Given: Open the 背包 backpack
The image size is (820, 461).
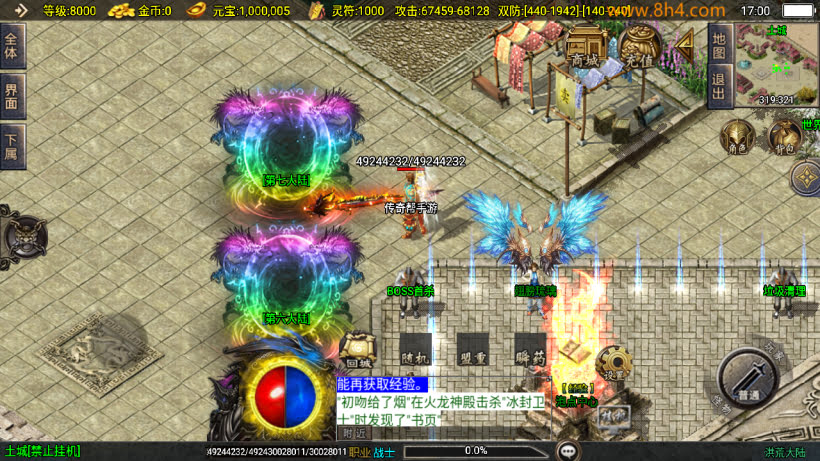Looking at the screenshot, I should click(783, 138).
